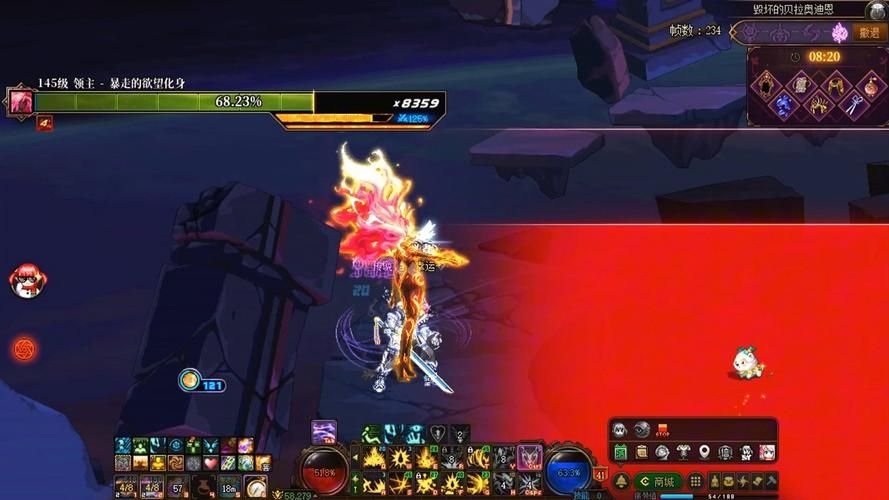This screenshot has width=889, height=500.
Task: Click the boss portrait beside the health bar
Action: tap(20, 101)
